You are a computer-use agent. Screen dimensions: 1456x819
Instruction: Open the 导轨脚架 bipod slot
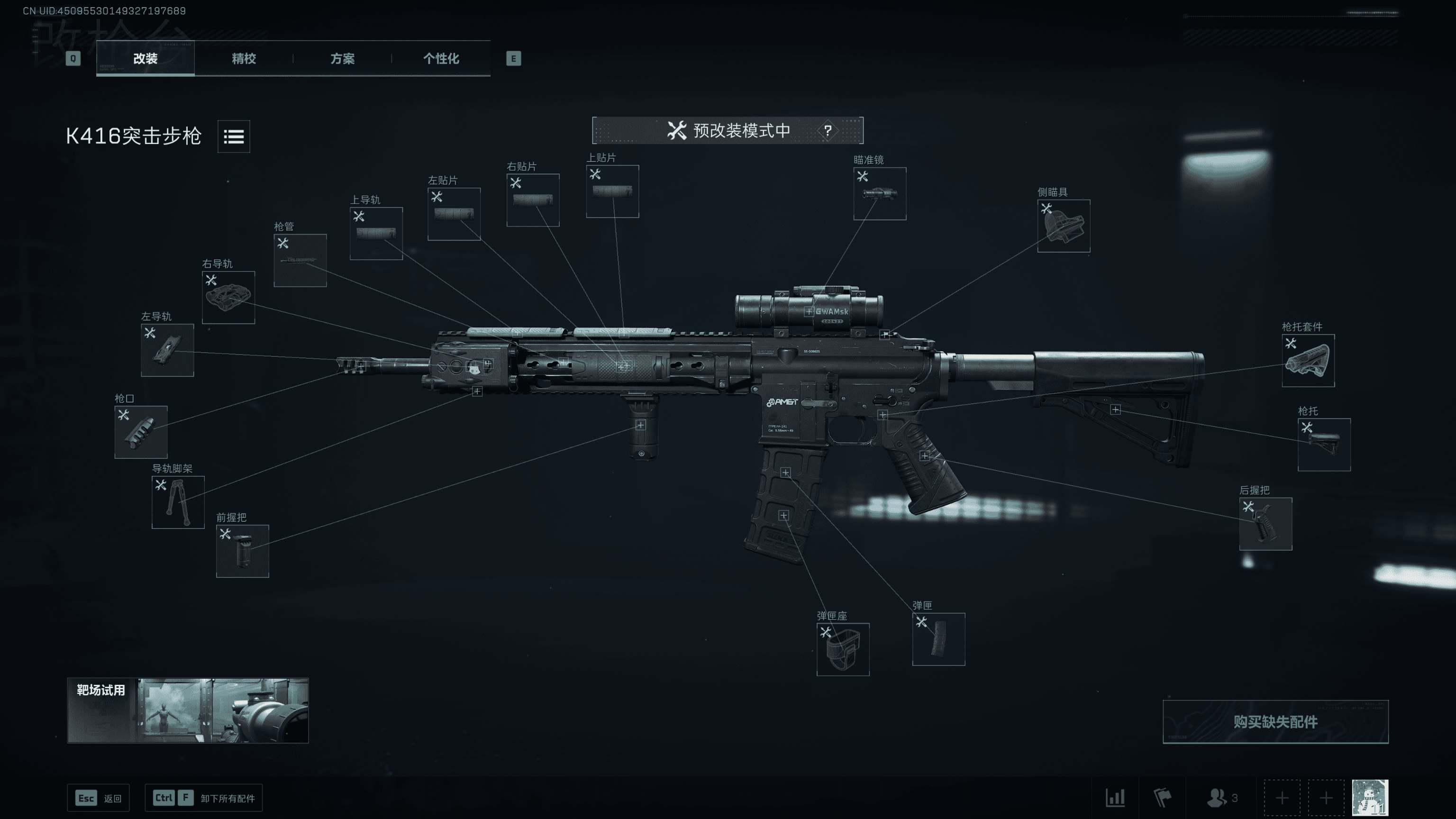tap(177, 502)
